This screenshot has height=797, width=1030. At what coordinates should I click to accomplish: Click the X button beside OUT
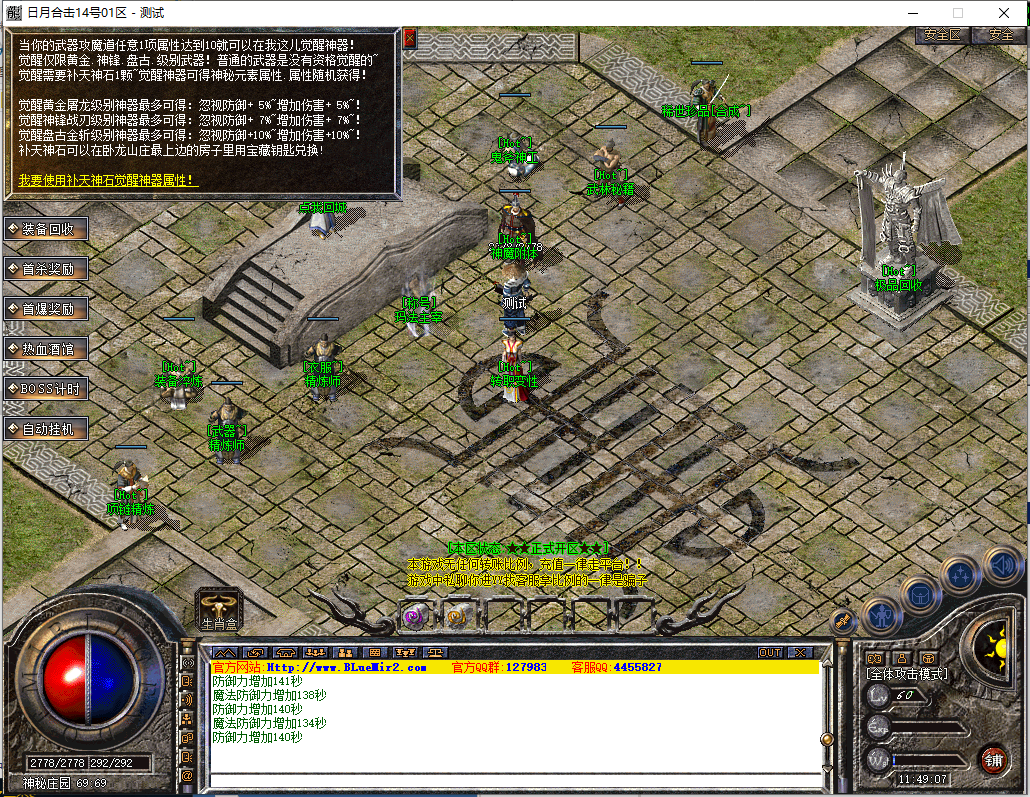click(x=799, y=652)
